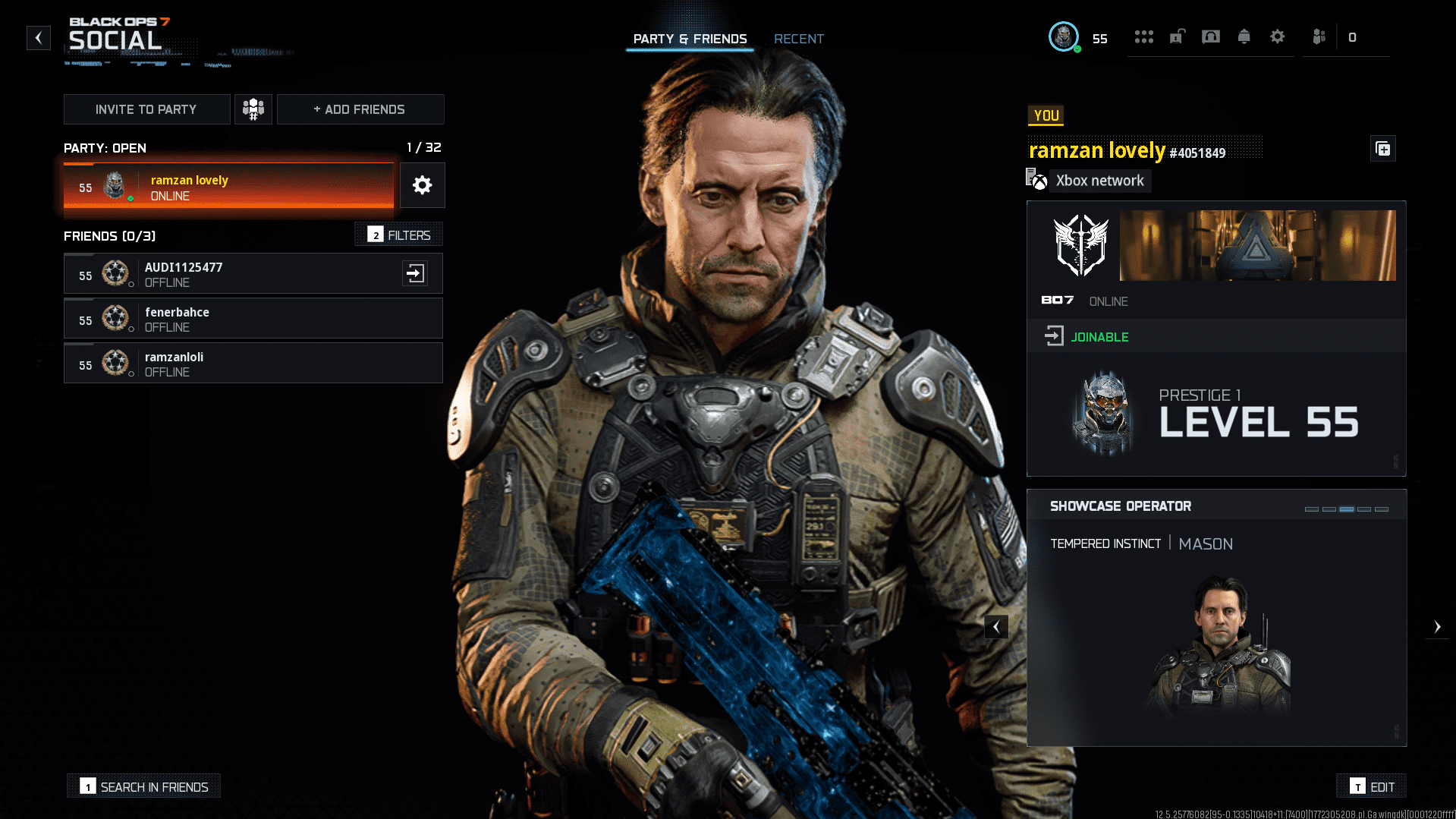Screen dimensions: 1456x819
Task: Open FILTERS for the friends list
Action: tap(398, 235)
